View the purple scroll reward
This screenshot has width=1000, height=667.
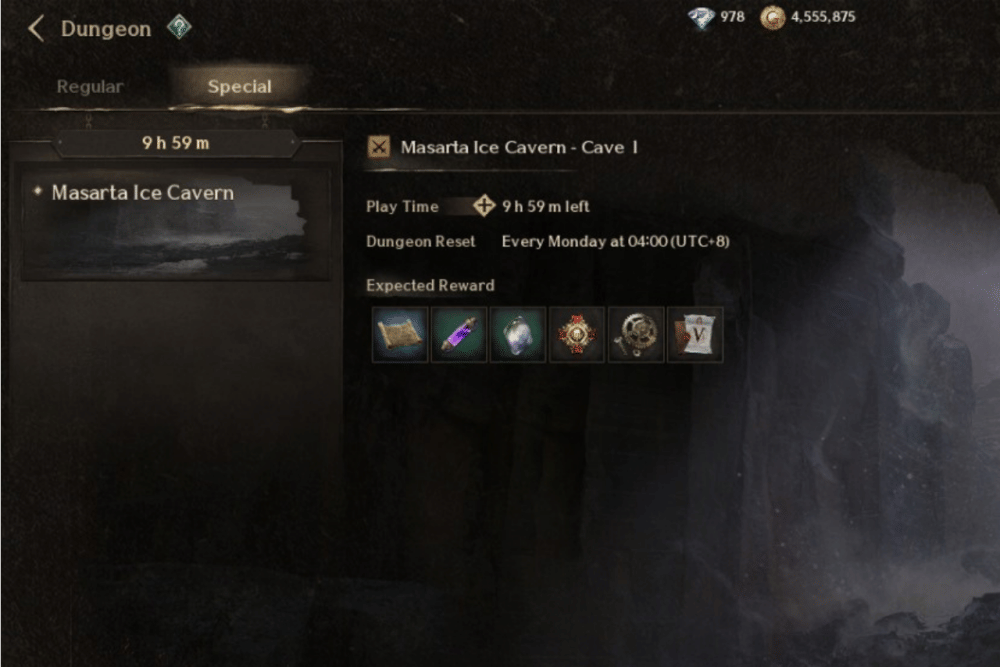point(459,334)
